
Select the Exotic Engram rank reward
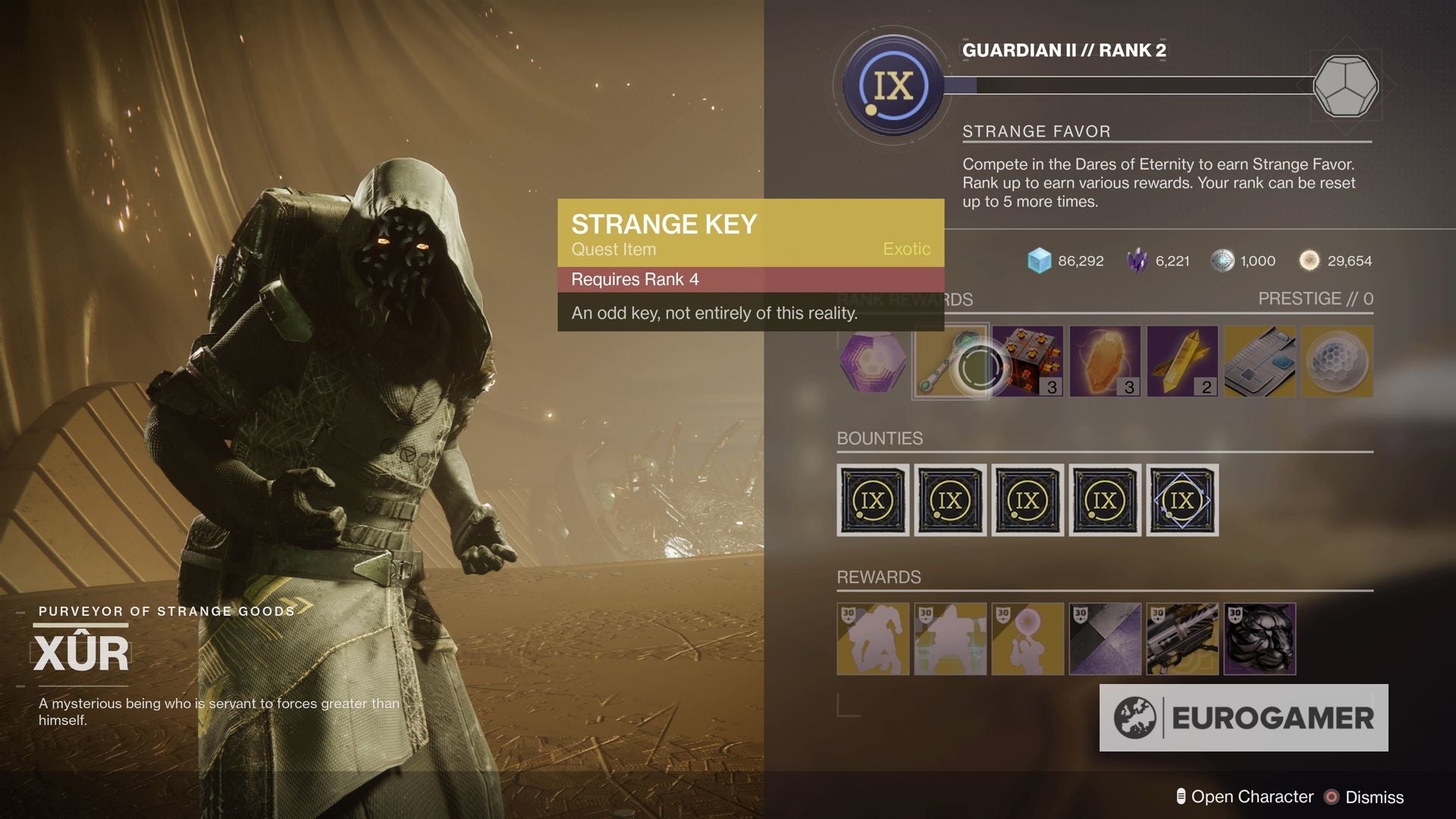click(x=872, y=361)
